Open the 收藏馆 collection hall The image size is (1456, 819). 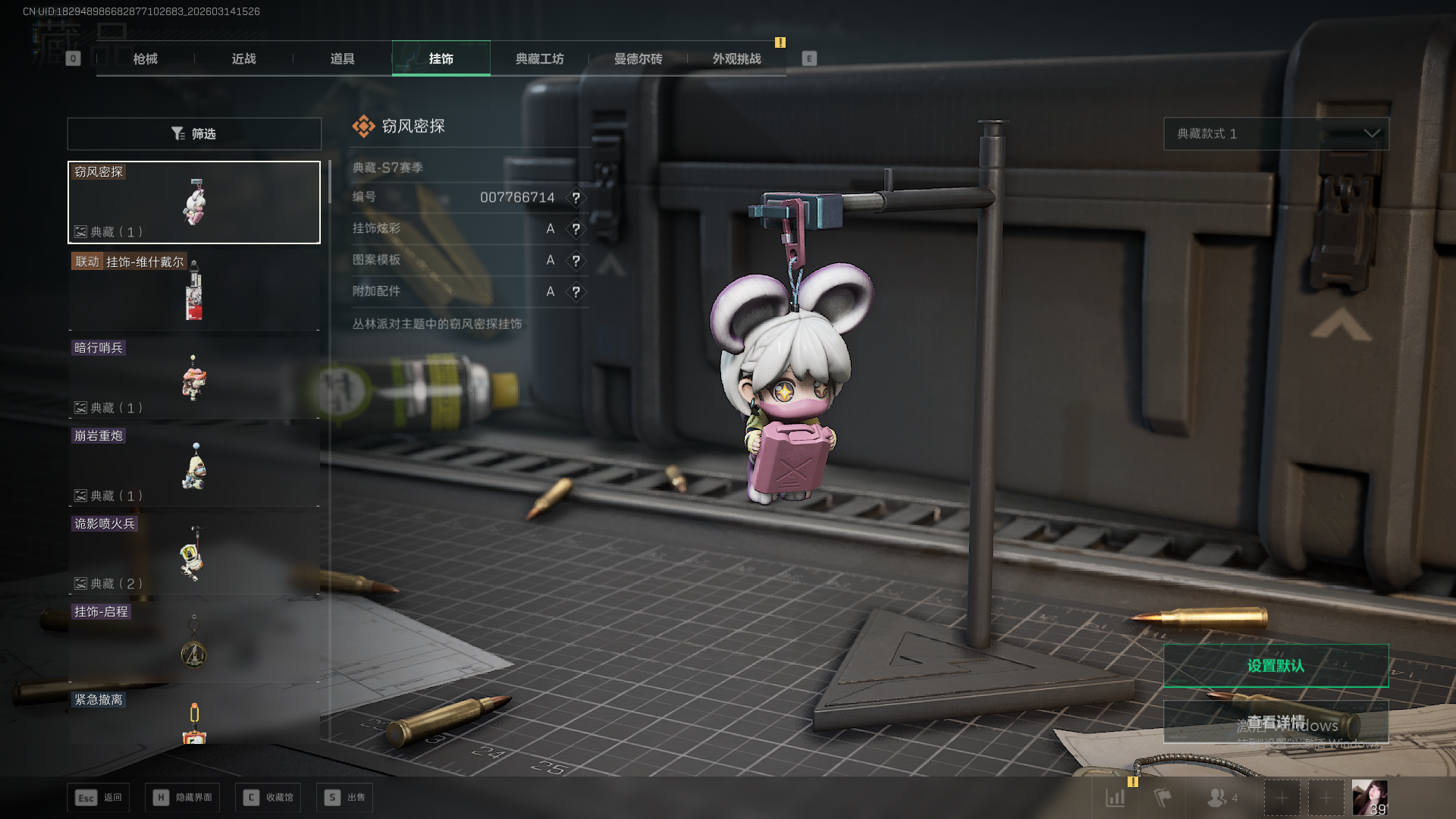pyautogui.click(x=268, y=798)
